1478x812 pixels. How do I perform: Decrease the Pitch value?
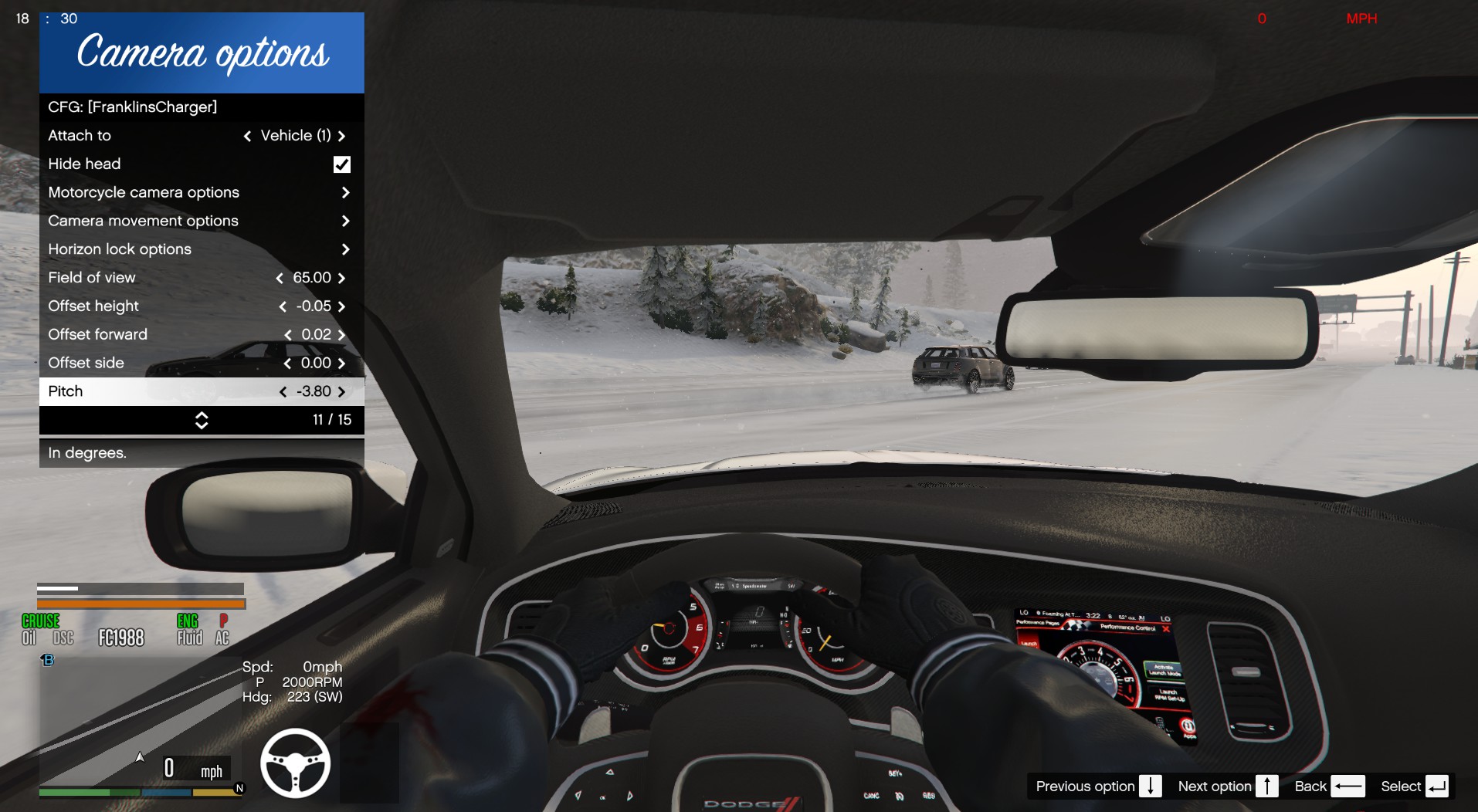(283, 392)
